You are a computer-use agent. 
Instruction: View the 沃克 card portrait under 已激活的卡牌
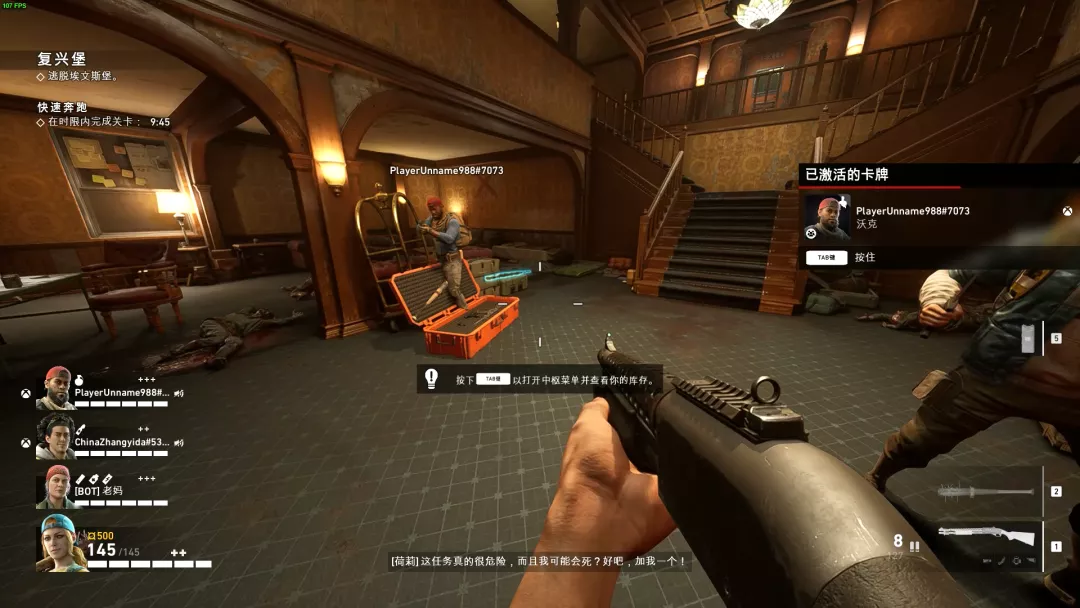[x=827, y=217]
